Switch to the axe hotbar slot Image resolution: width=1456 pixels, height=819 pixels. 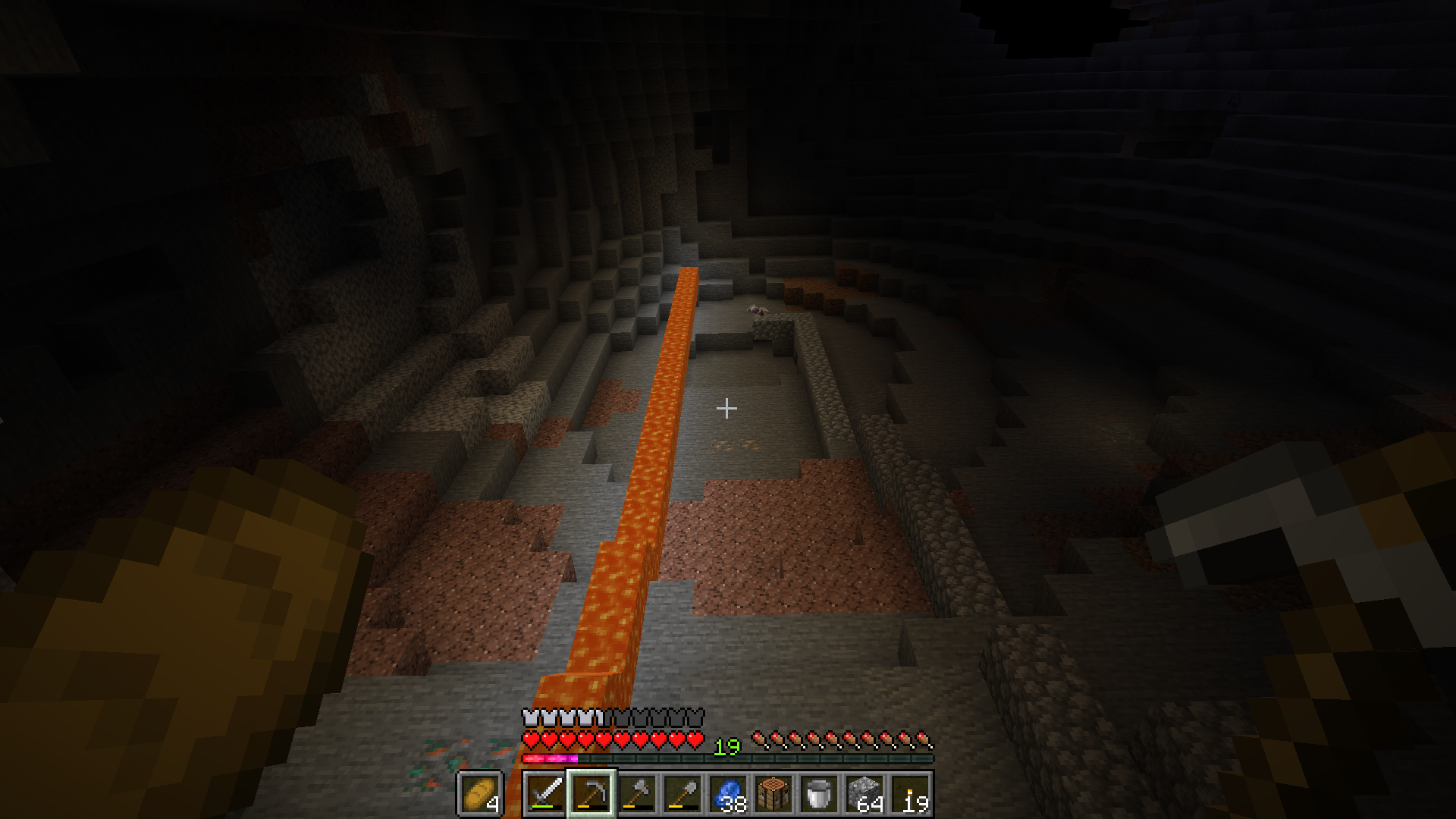coord(637,794)
